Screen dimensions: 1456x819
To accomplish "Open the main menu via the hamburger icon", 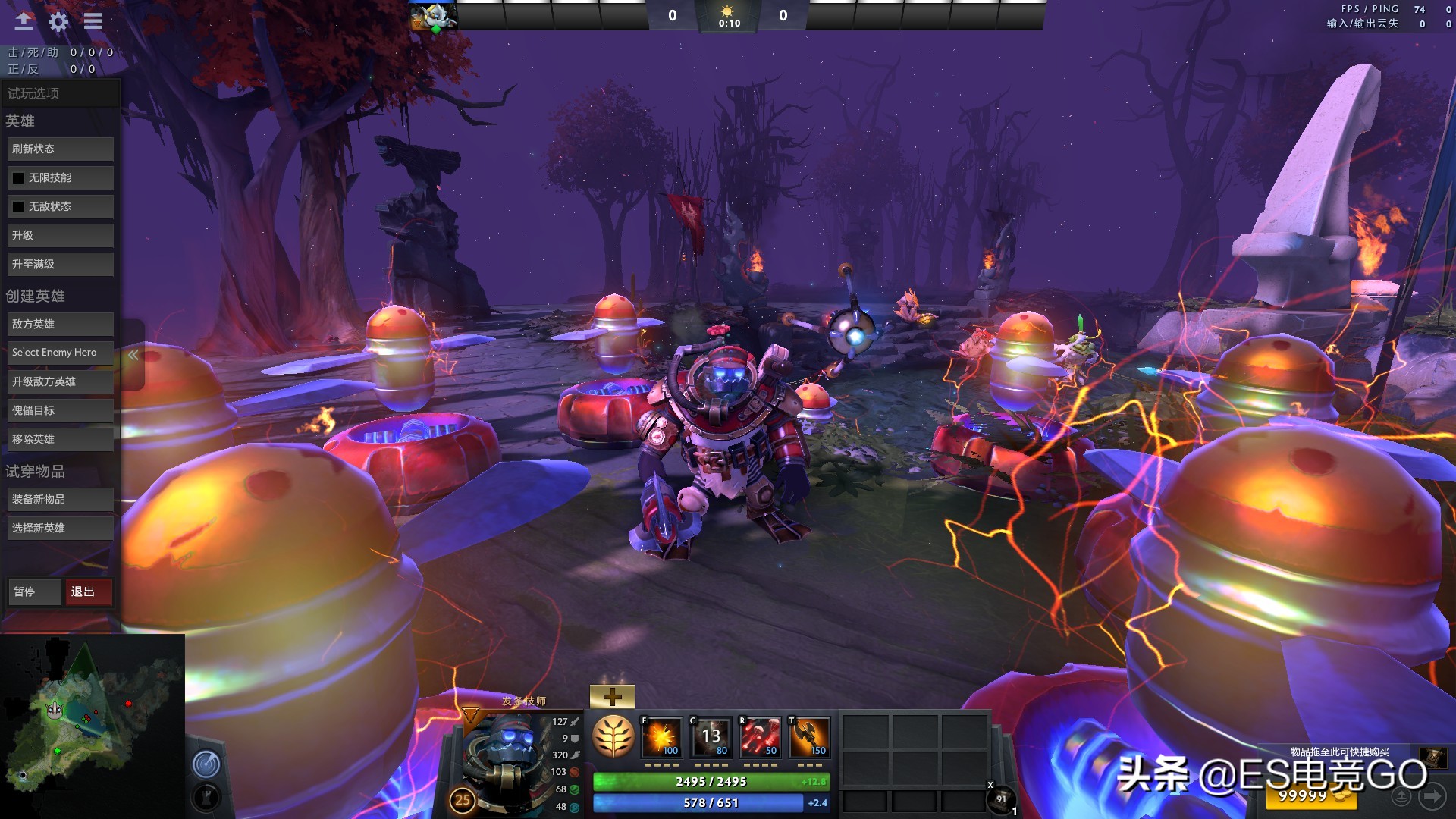I will click(x=93, y=22).
